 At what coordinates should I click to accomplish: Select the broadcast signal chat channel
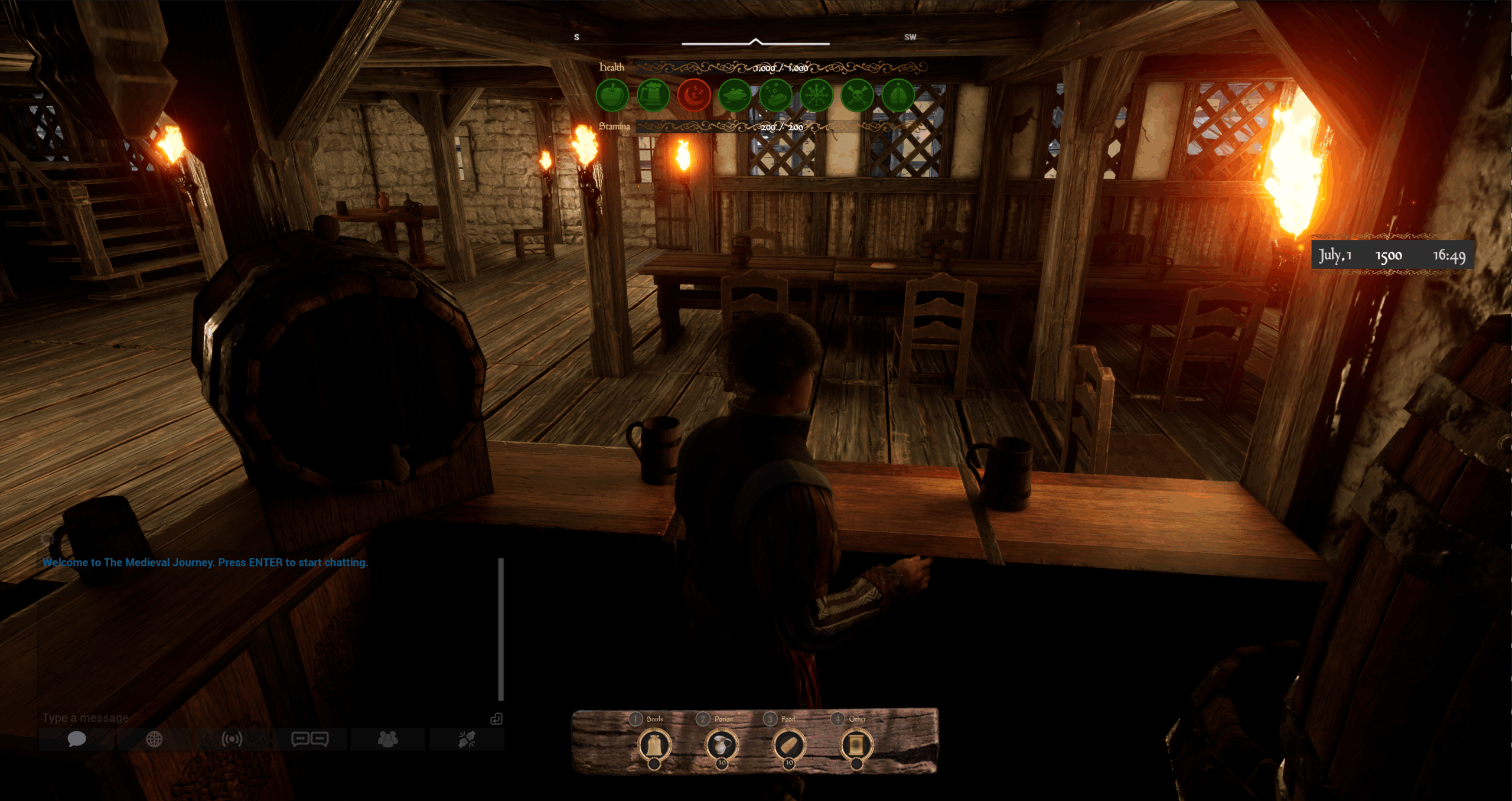point(232,739)
